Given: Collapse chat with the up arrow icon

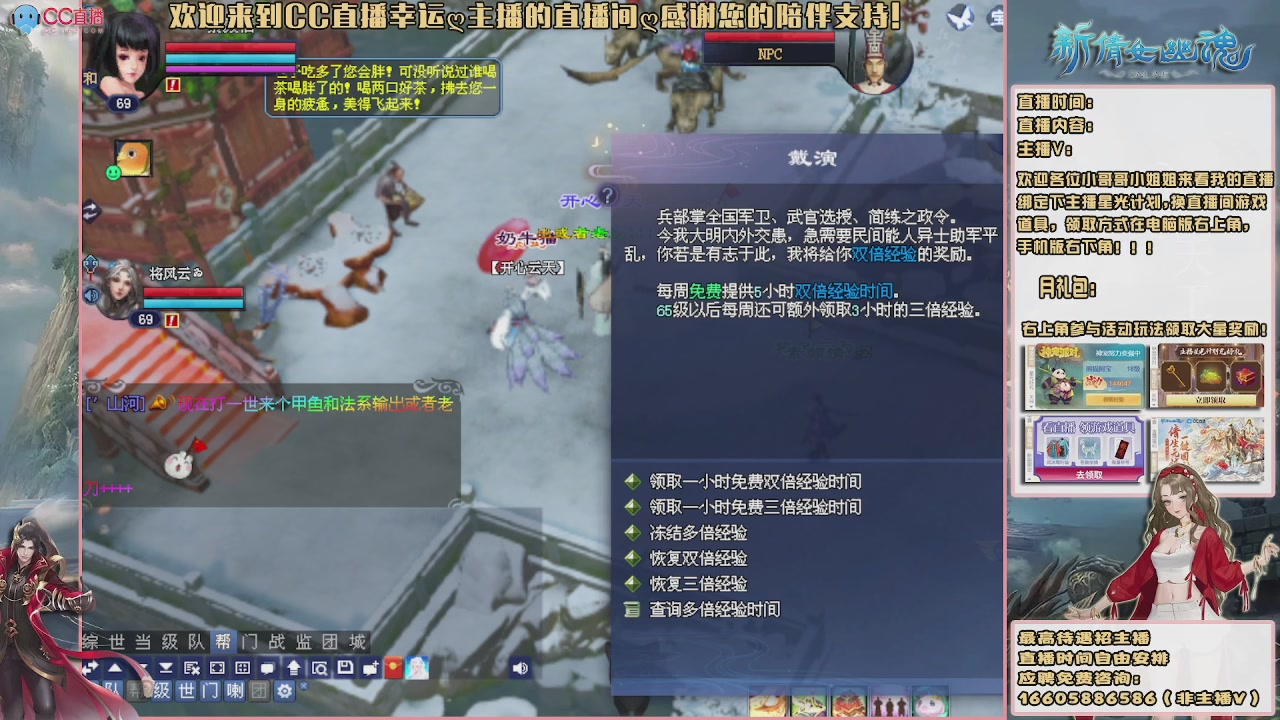Looking at the screenshot, I should click(113, 668).
